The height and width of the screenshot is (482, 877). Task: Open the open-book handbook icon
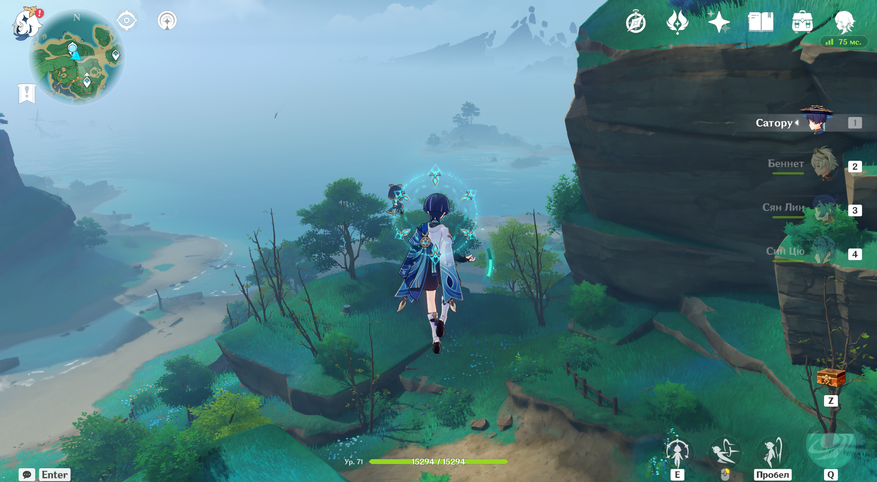pos(761,22)
